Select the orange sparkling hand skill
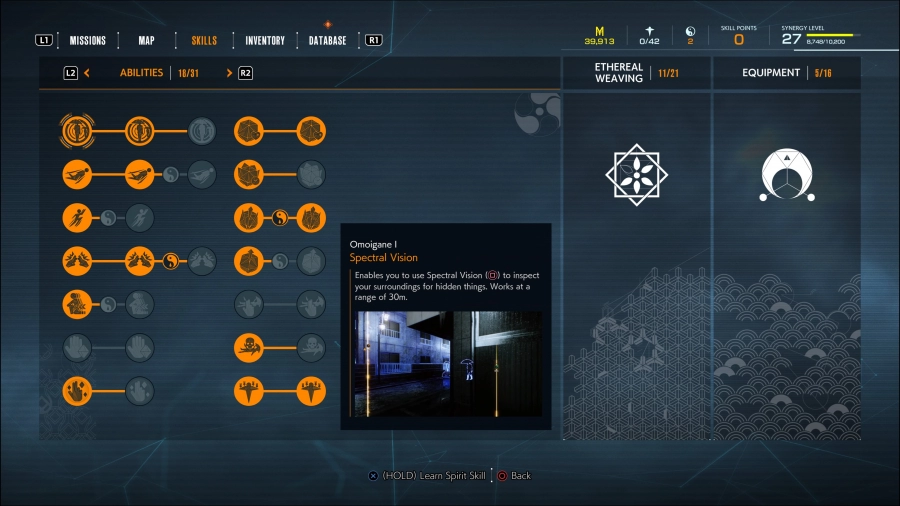Image resolution: width=900 pixels, height=506 pixels. 77,390
